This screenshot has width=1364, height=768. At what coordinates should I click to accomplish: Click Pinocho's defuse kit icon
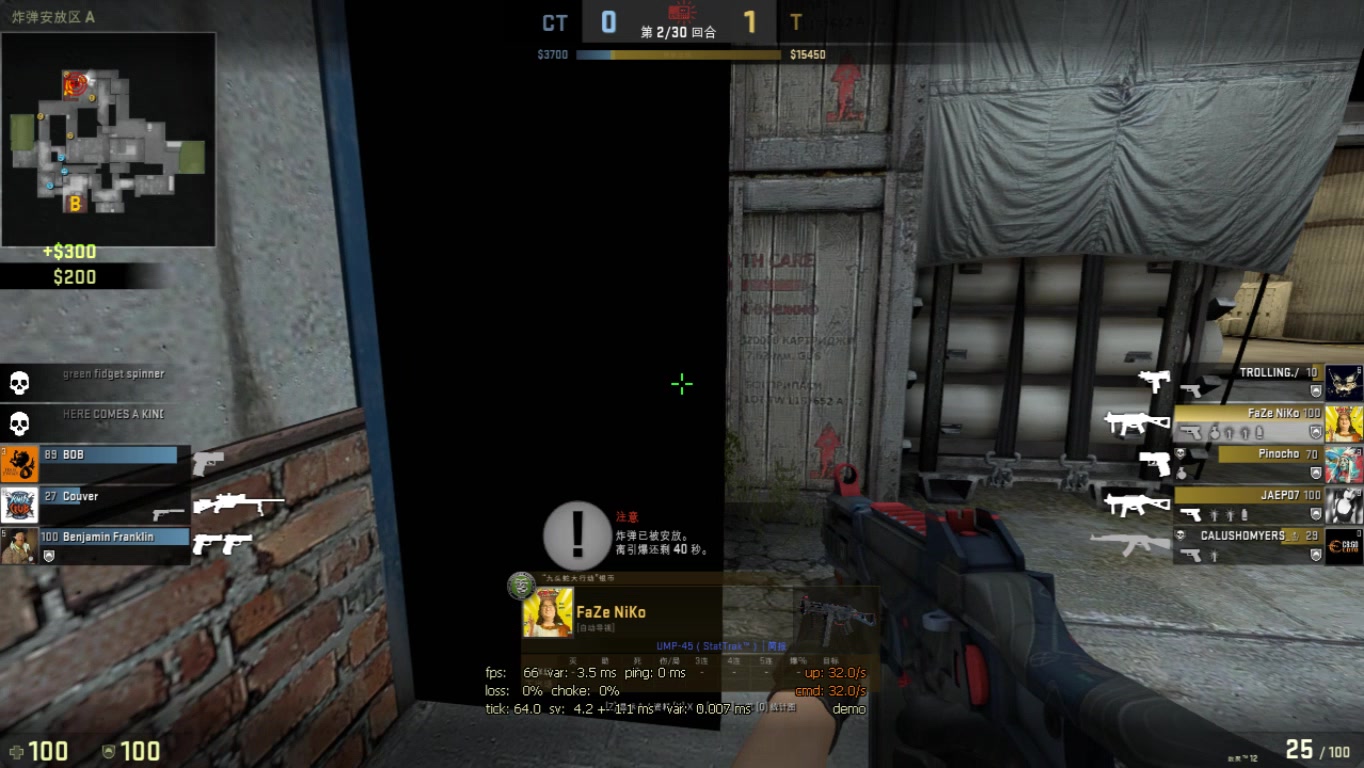pyautogui.click(x=1182, y=473)
